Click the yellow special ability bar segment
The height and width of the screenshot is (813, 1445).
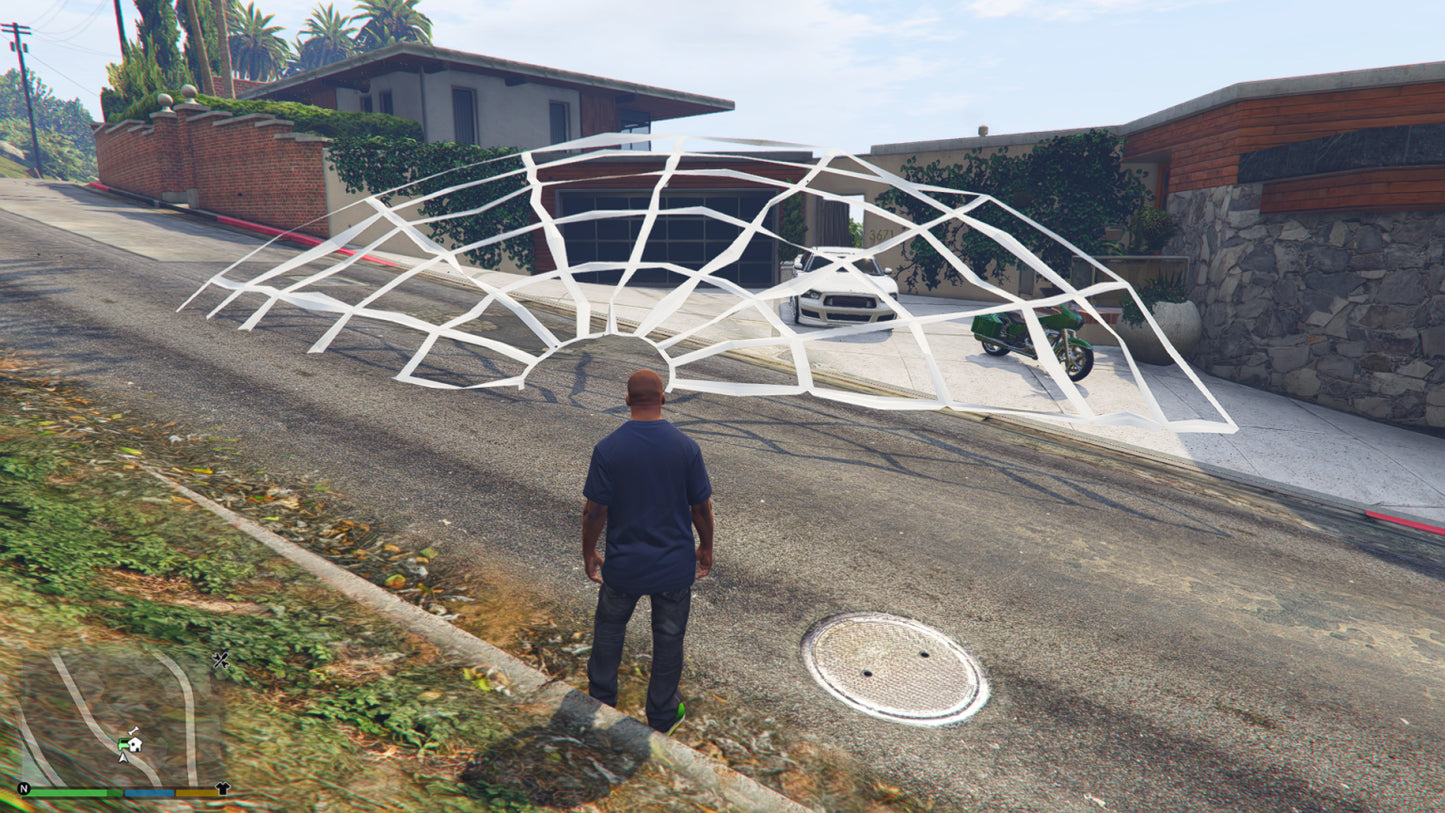pos(197,793)
